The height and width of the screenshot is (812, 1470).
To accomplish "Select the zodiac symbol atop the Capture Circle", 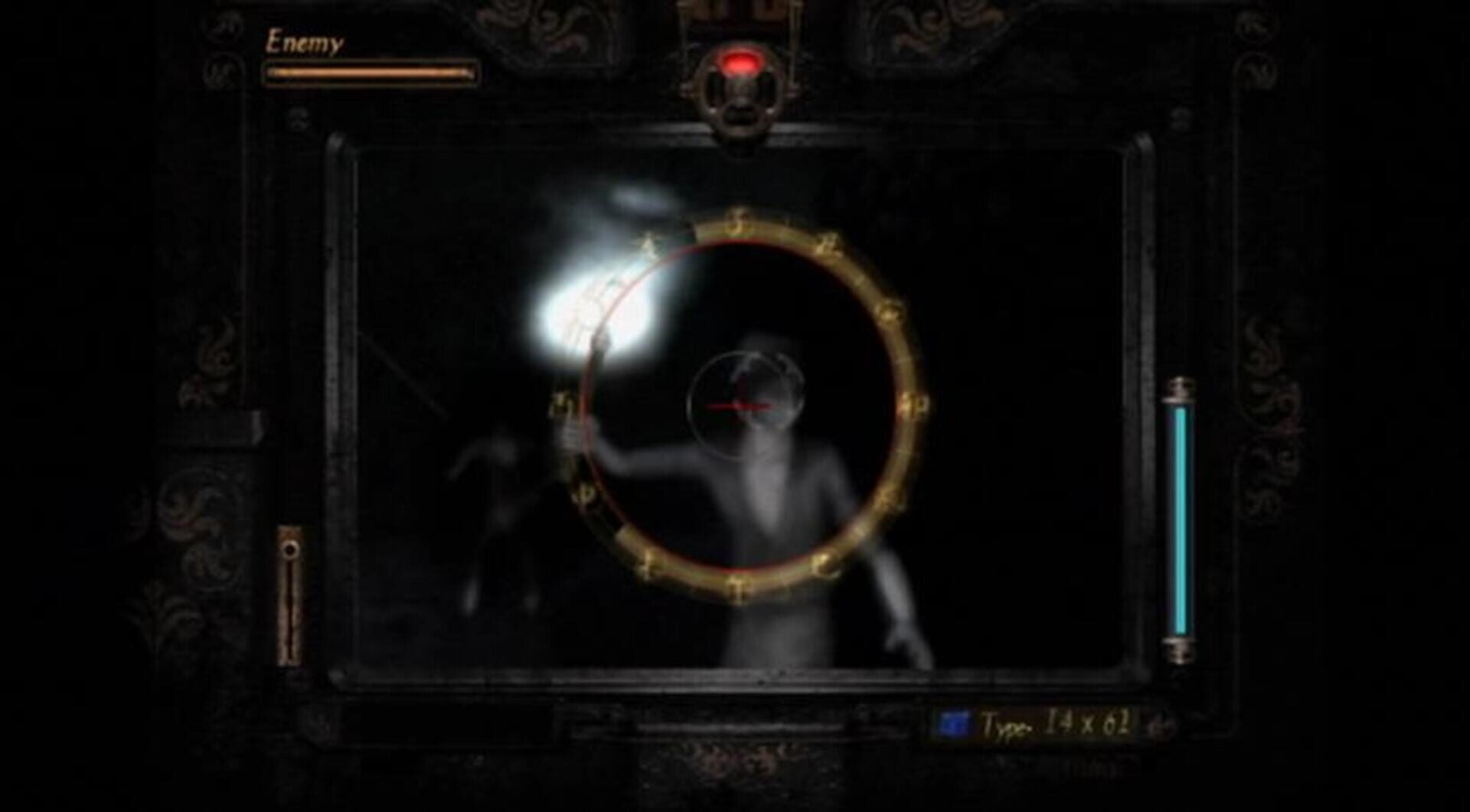I will click(x=737, y=223).
